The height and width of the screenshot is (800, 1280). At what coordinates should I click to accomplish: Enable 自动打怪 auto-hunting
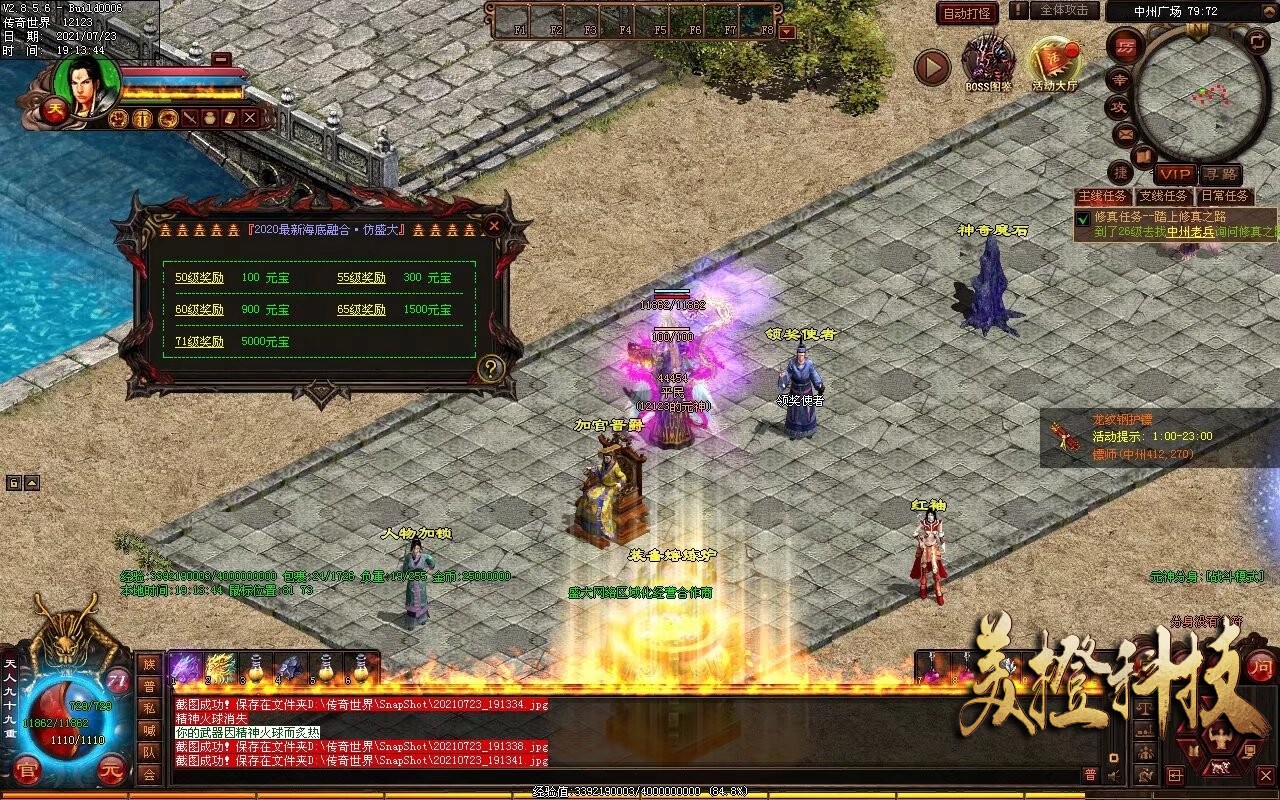(967, 13)
